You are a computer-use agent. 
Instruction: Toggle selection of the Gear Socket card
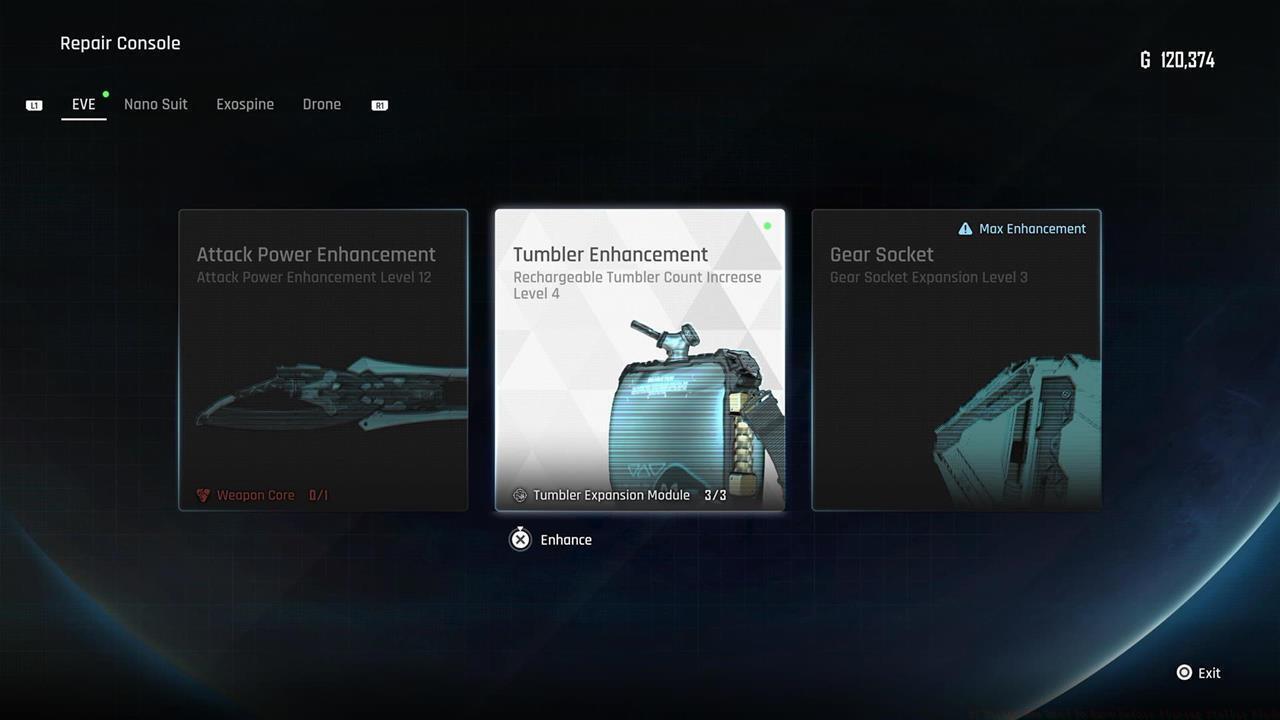click(956, 360)
